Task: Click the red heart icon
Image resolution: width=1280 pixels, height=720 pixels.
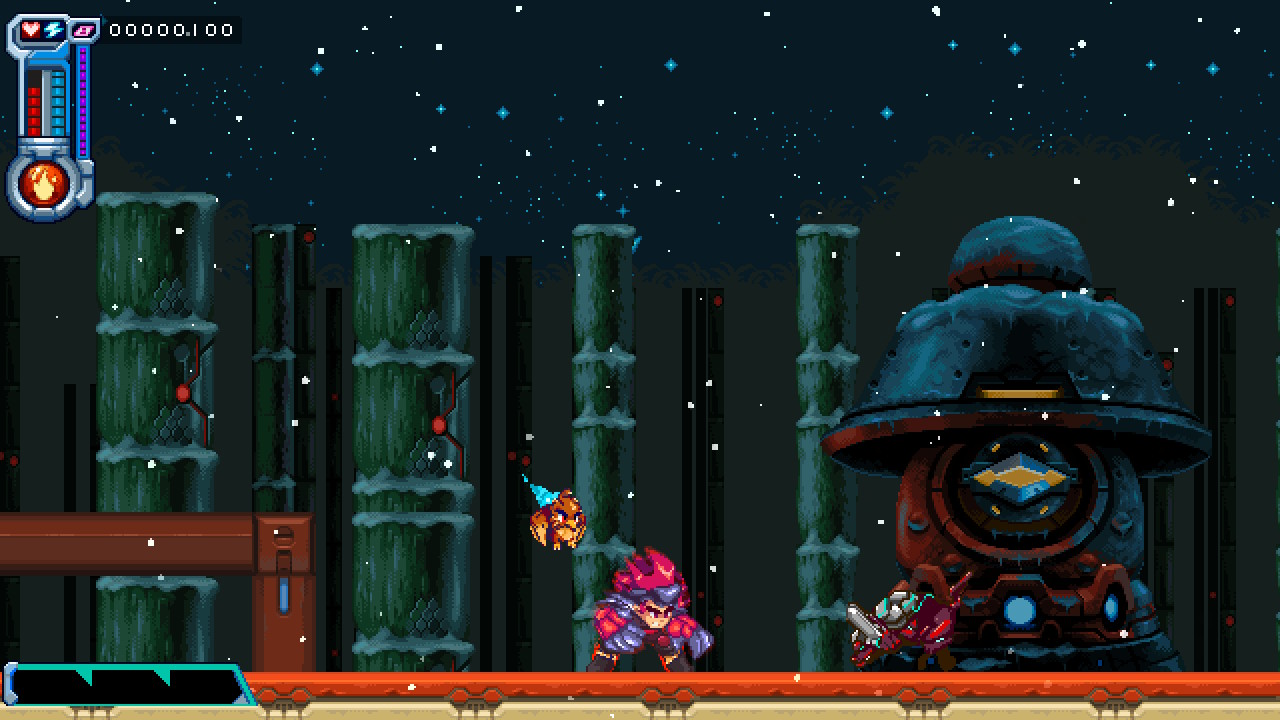Action: [31, 29]
